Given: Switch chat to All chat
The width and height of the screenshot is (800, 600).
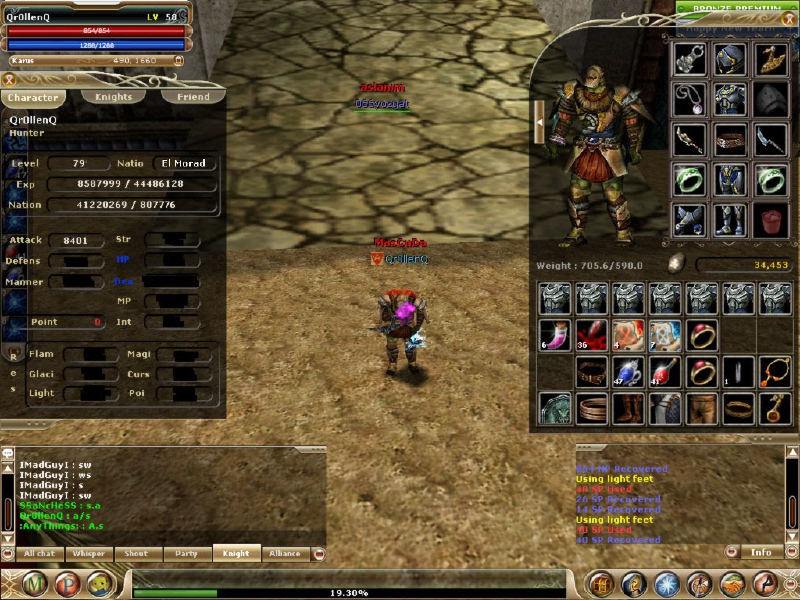Looking at the screenshot, I should [x=40, y=553].
